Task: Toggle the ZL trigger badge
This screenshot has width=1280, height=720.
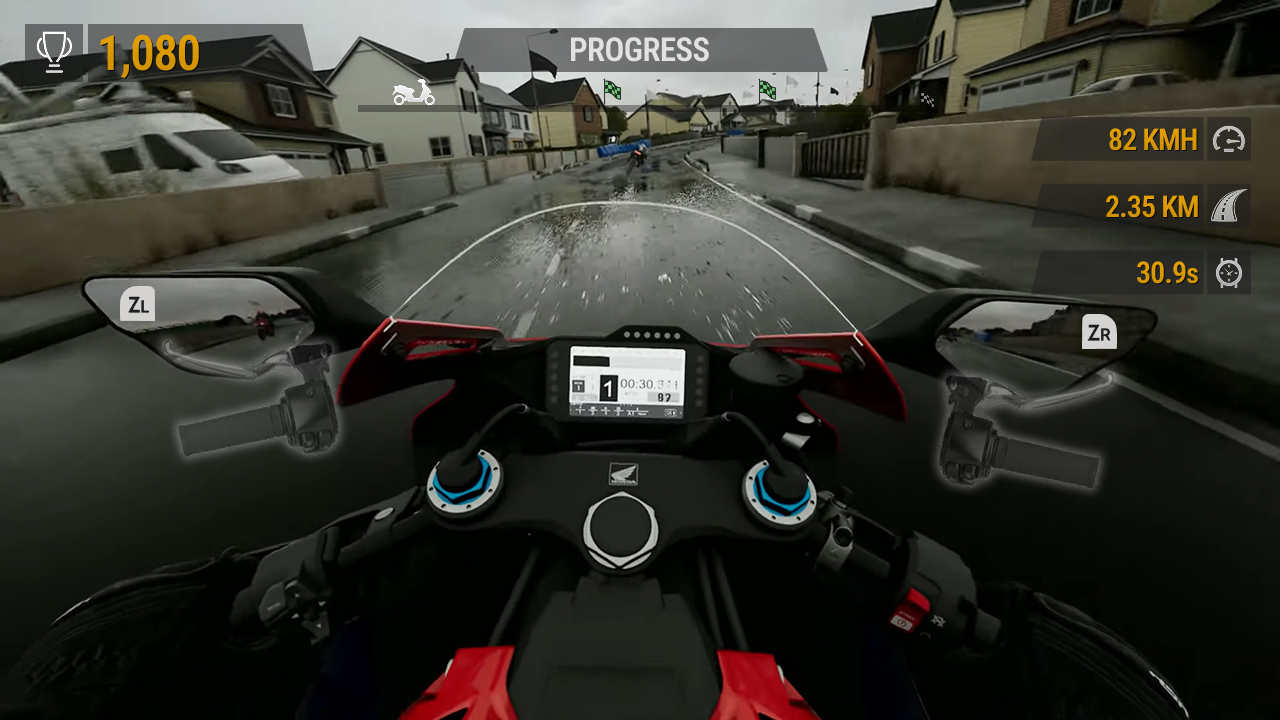Action: [x=137, y=304]
